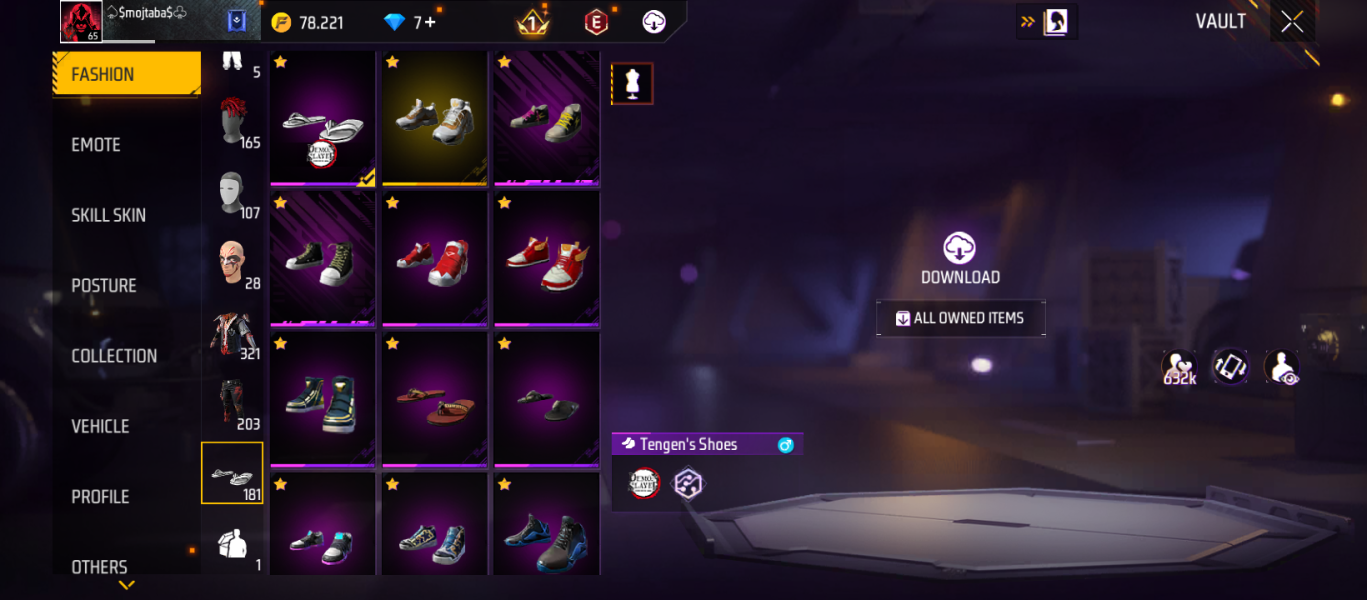This screenshot has height=600, width=1367.
Task: Switch to the Fashion tab
Action: click(126, 74)
